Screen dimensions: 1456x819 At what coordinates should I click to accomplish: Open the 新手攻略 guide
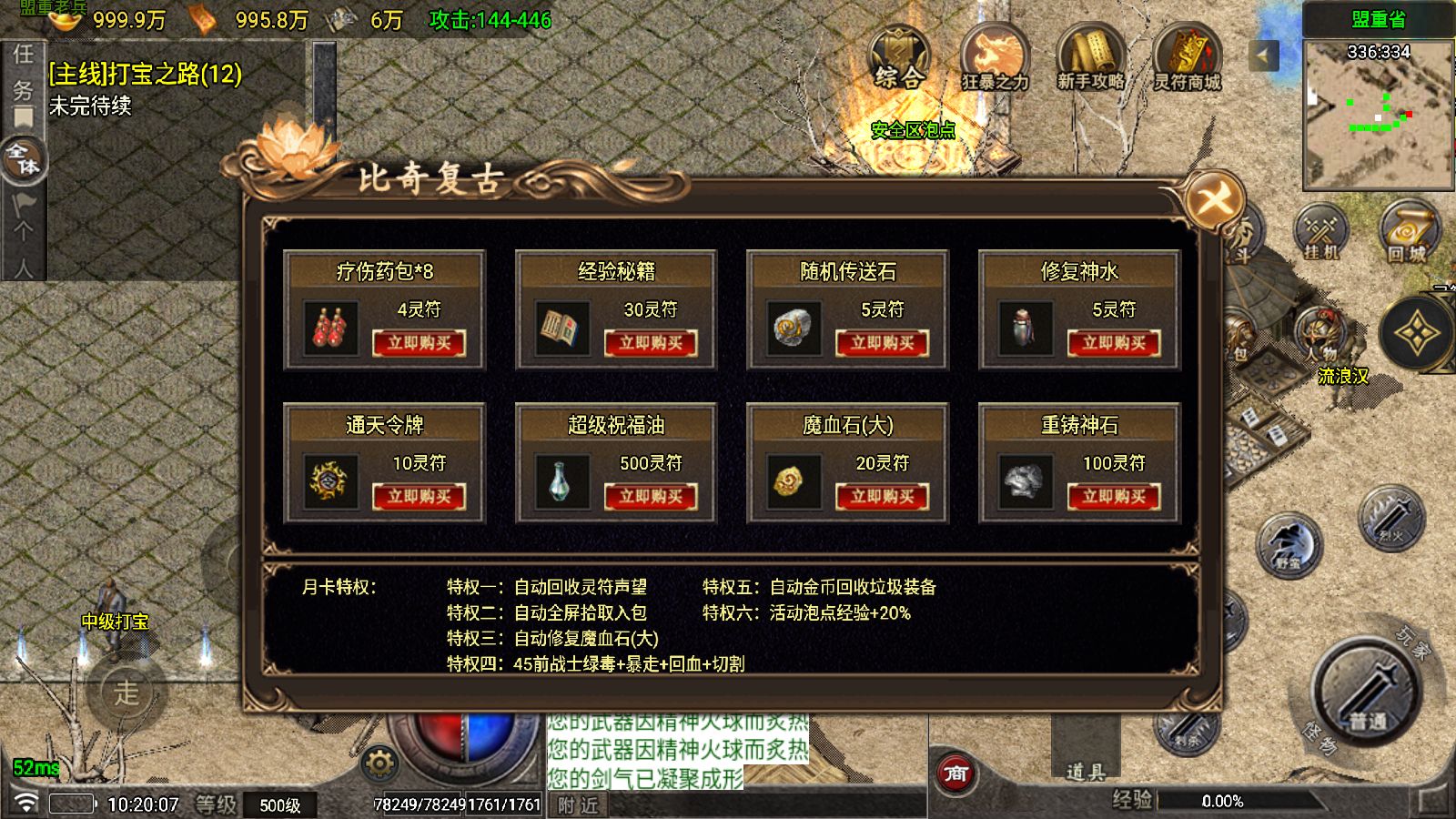click(x=1090, y=58)
